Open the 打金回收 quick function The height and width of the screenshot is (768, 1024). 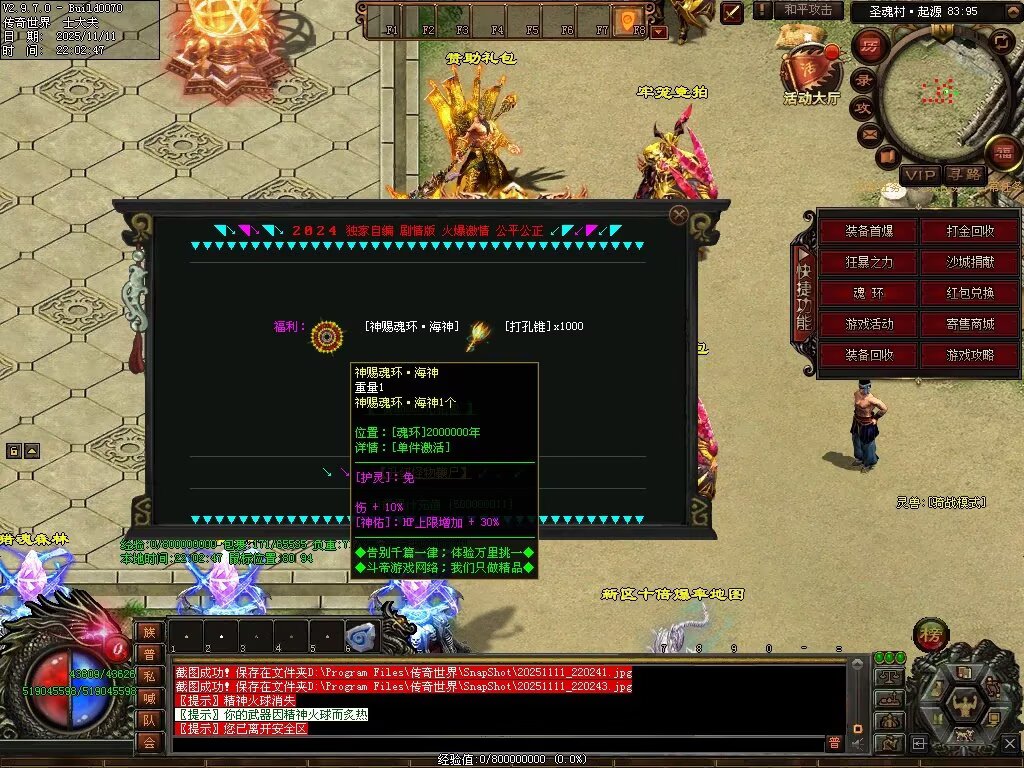point(970,231)
